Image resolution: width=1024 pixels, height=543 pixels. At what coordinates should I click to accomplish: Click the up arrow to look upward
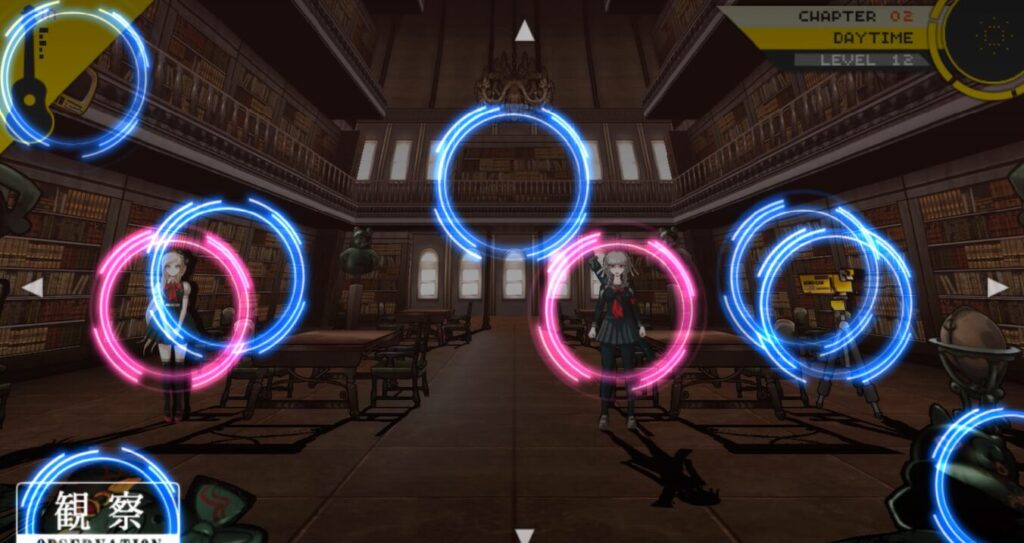[523, 32]
